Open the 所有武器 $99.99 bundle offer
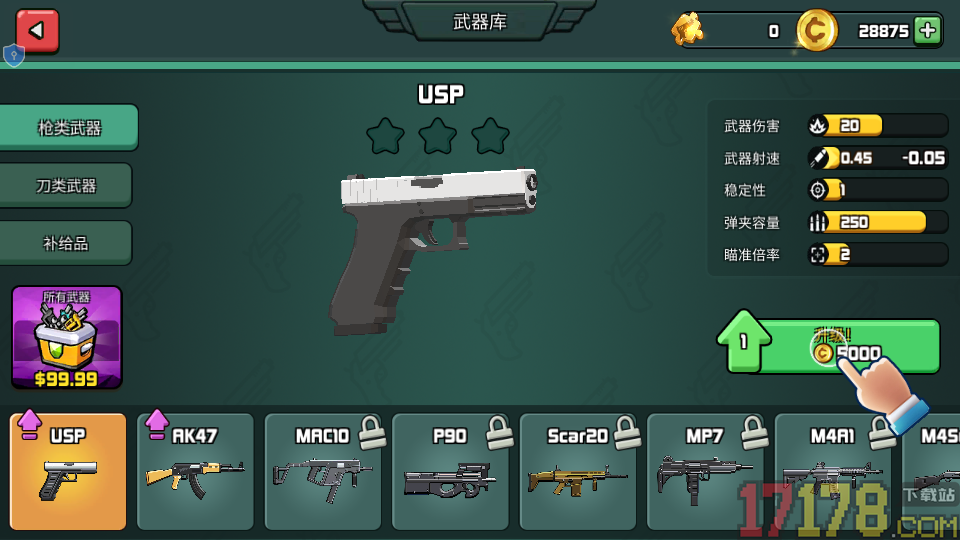Image resolution: width=960 pixels, height=540 pixels. coord(66,338)
